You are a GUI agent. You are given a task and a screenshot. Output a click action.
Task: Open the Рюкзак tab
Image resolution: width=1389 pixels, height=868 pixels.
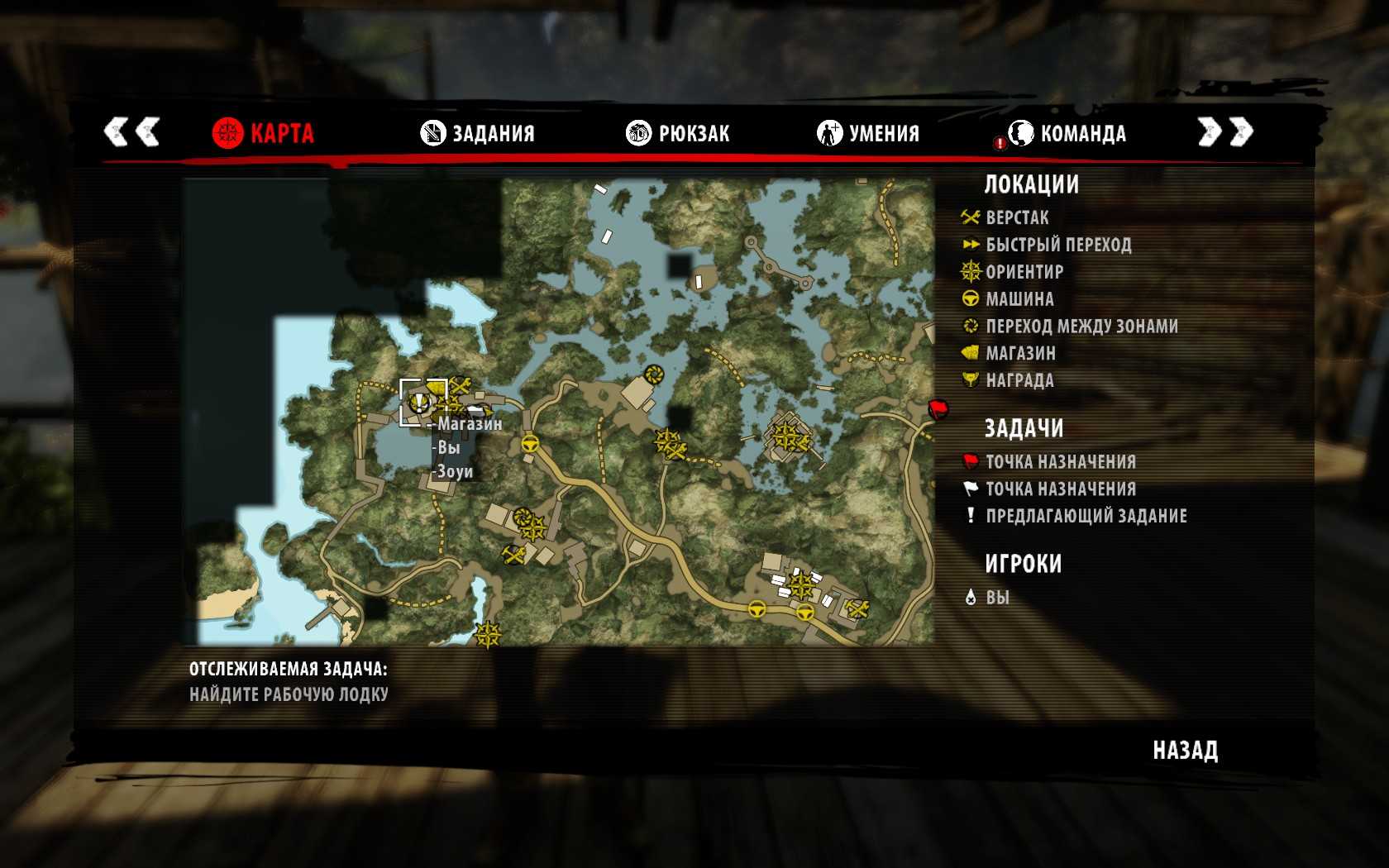[x=678, y=133]
